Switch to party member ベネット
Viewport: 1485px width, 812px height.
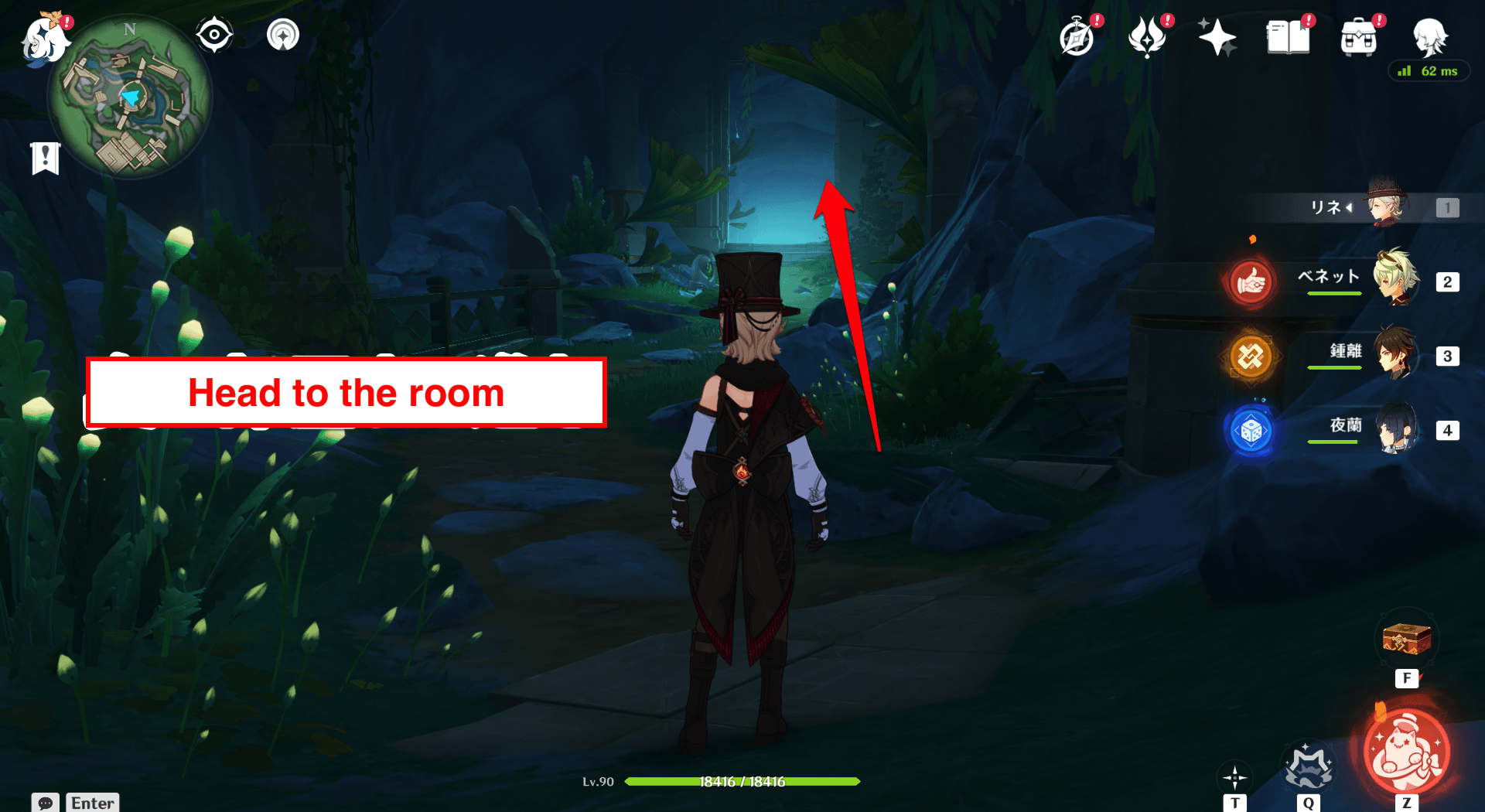coord(1395,280)
